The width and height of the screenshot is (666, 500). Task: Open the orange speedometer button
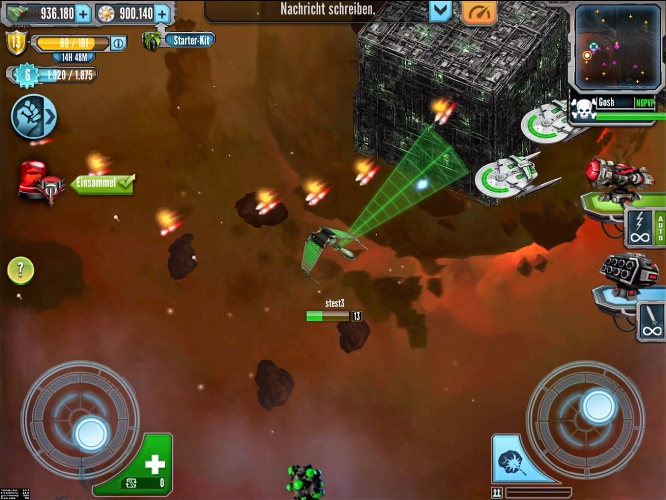pos(479,11)
